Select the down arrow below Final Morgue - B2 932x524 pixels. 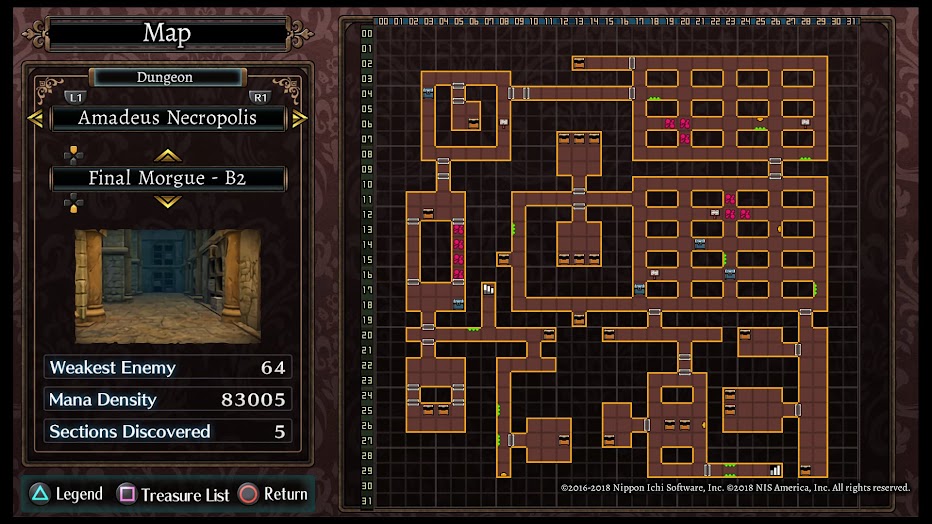(167, 201)
